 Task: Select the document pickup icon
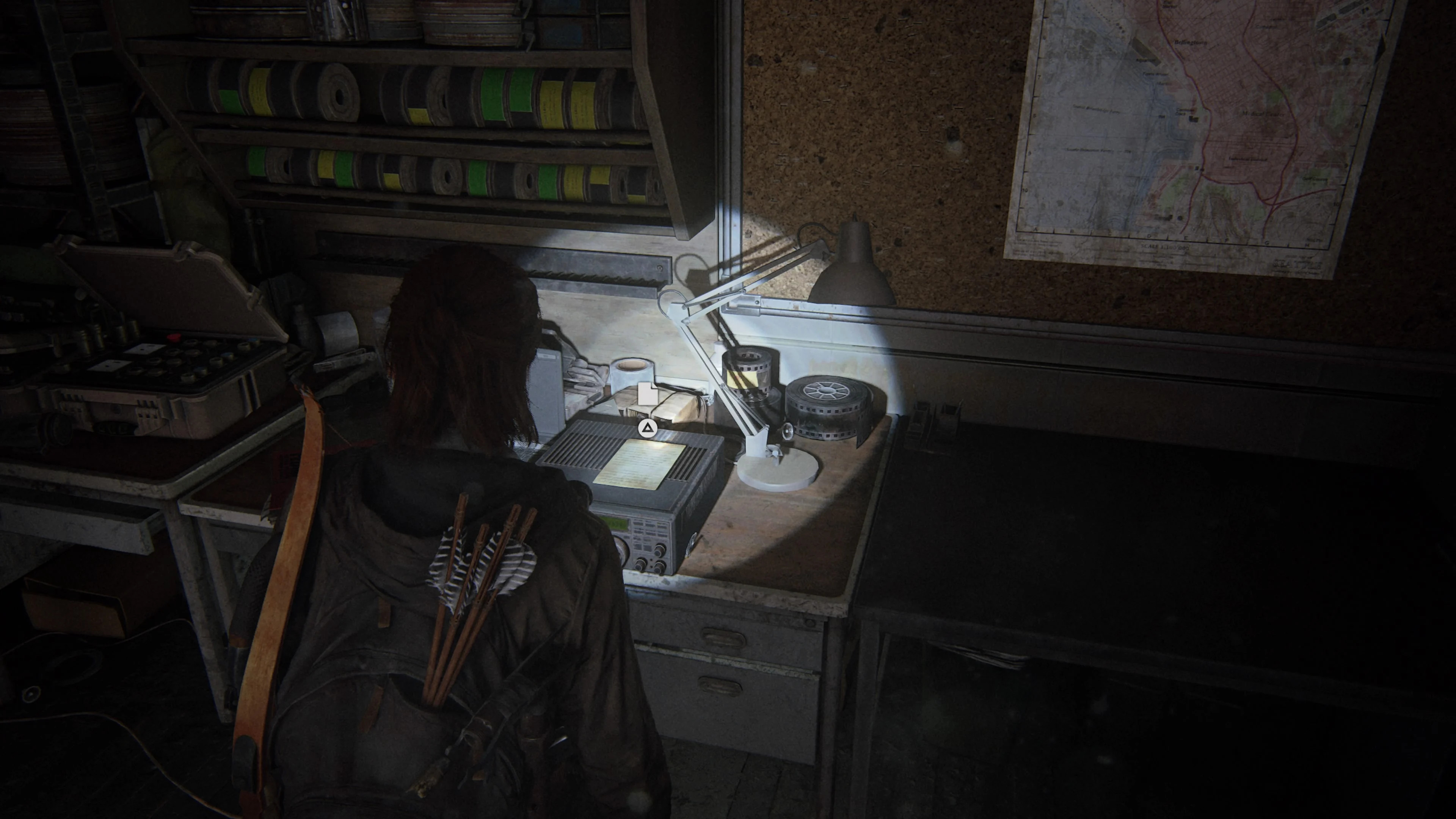point(648,394)
